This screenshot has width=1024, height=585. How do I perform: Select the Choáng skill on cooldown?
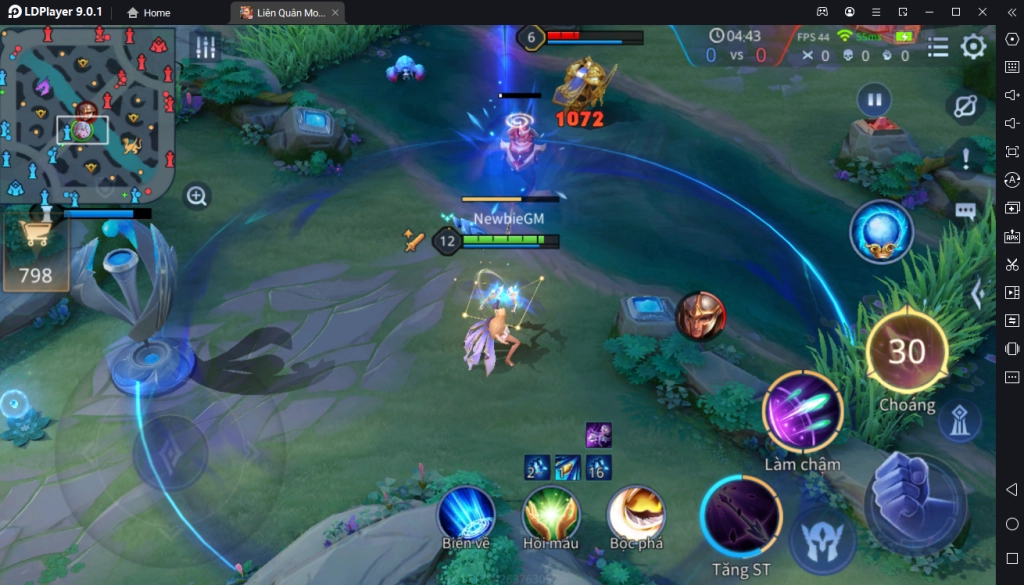[x=906, y=352]
